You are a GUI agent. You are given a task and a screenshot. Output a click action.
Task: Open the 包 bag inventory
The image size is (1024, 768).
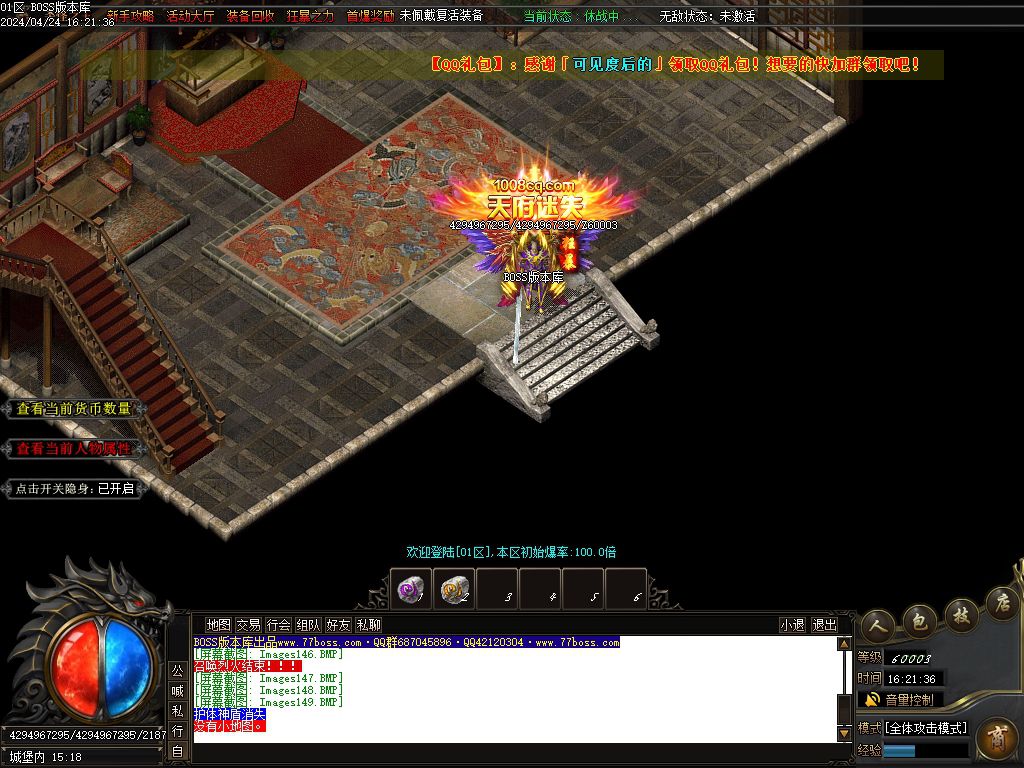click(920, 621)
